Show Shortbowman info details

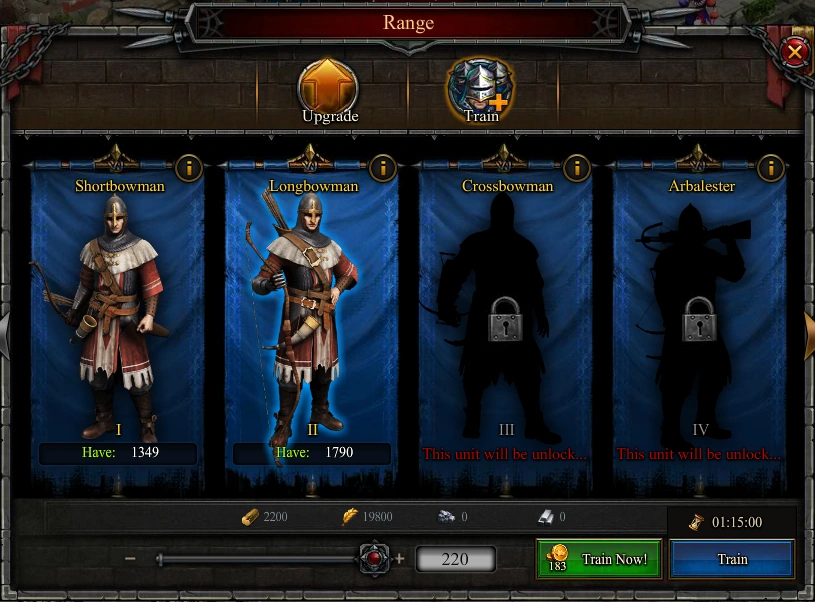187,167
